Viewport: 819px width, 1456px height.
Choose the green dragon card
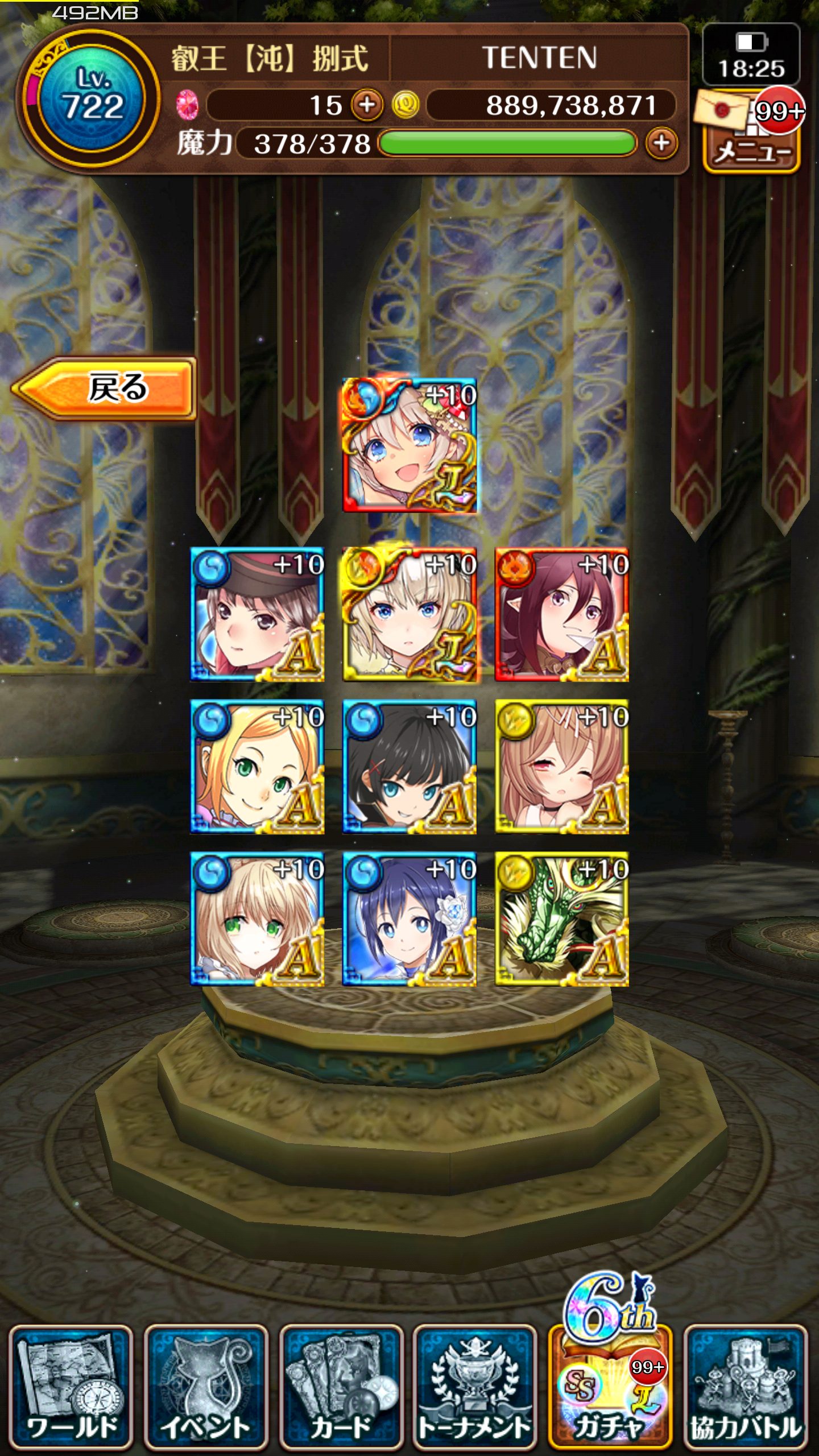[x=562, y=919]
